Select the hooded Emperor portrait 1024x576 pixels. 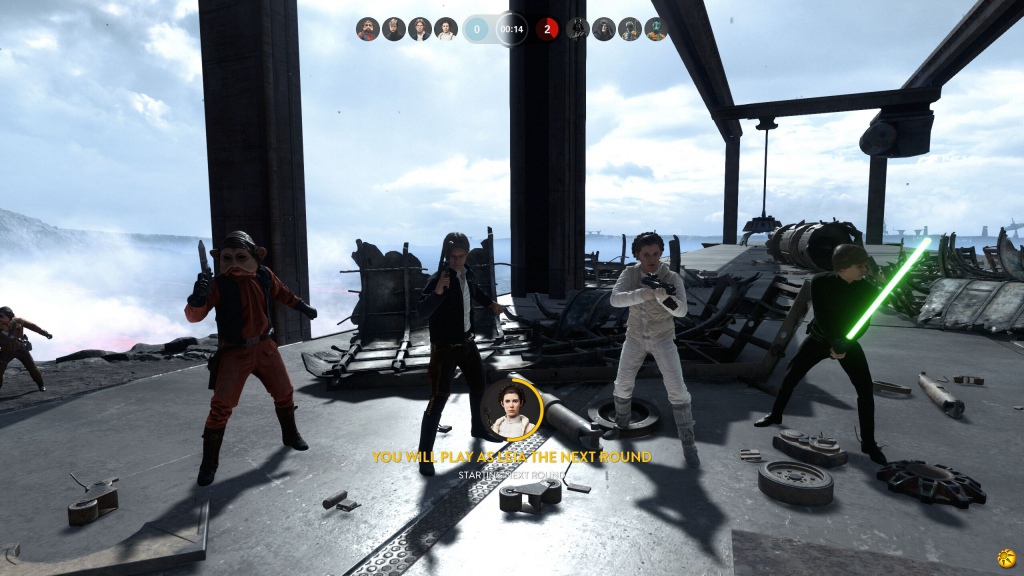(604, 29)
